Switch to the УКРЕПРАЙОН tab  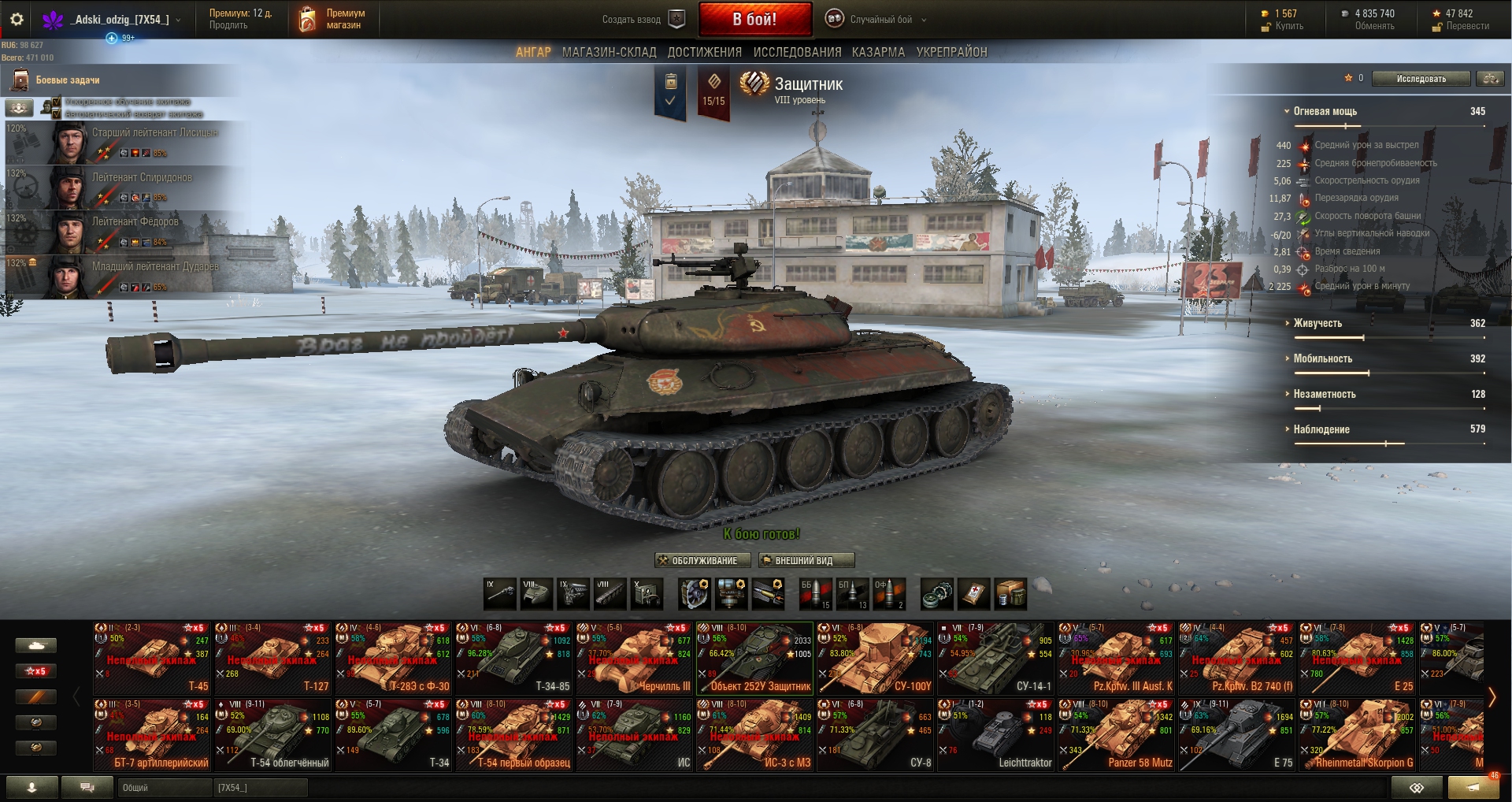pyautogui.click(x=951, y=52)
